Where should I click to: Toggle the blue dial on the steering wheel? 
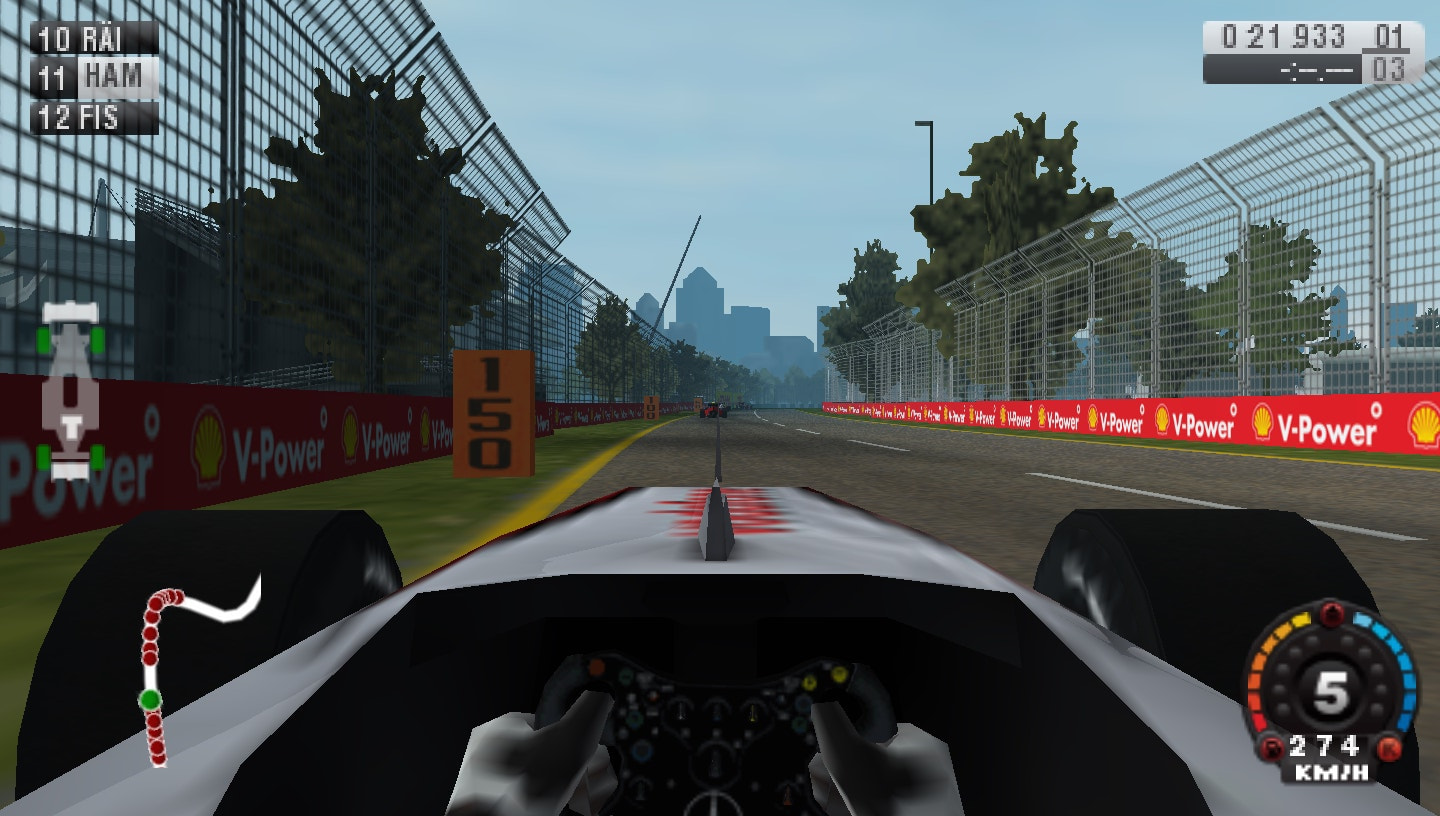(643, 752)
